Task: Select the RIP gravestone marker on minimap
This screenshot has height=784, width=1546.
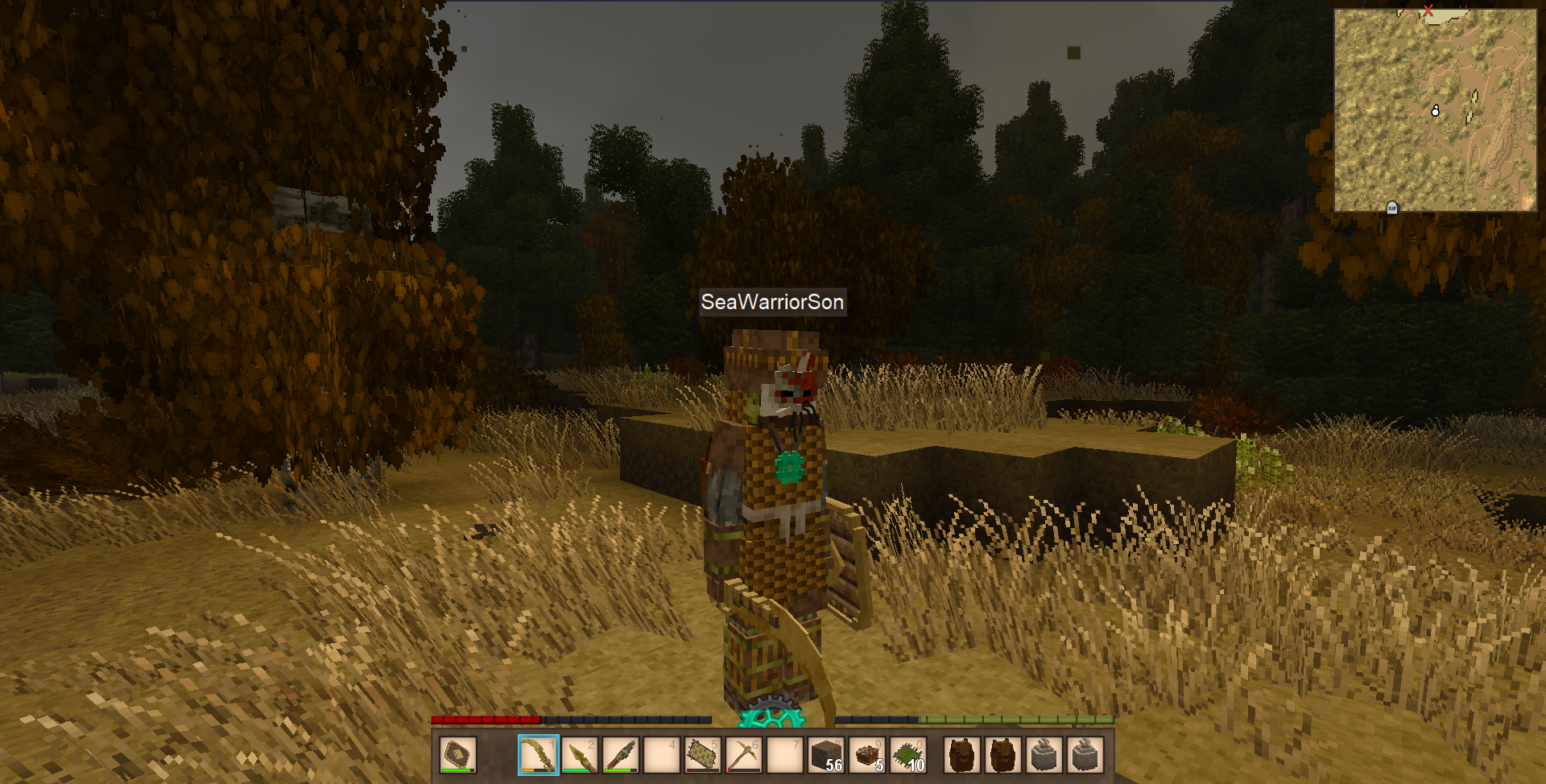Action: [1392, 208]
